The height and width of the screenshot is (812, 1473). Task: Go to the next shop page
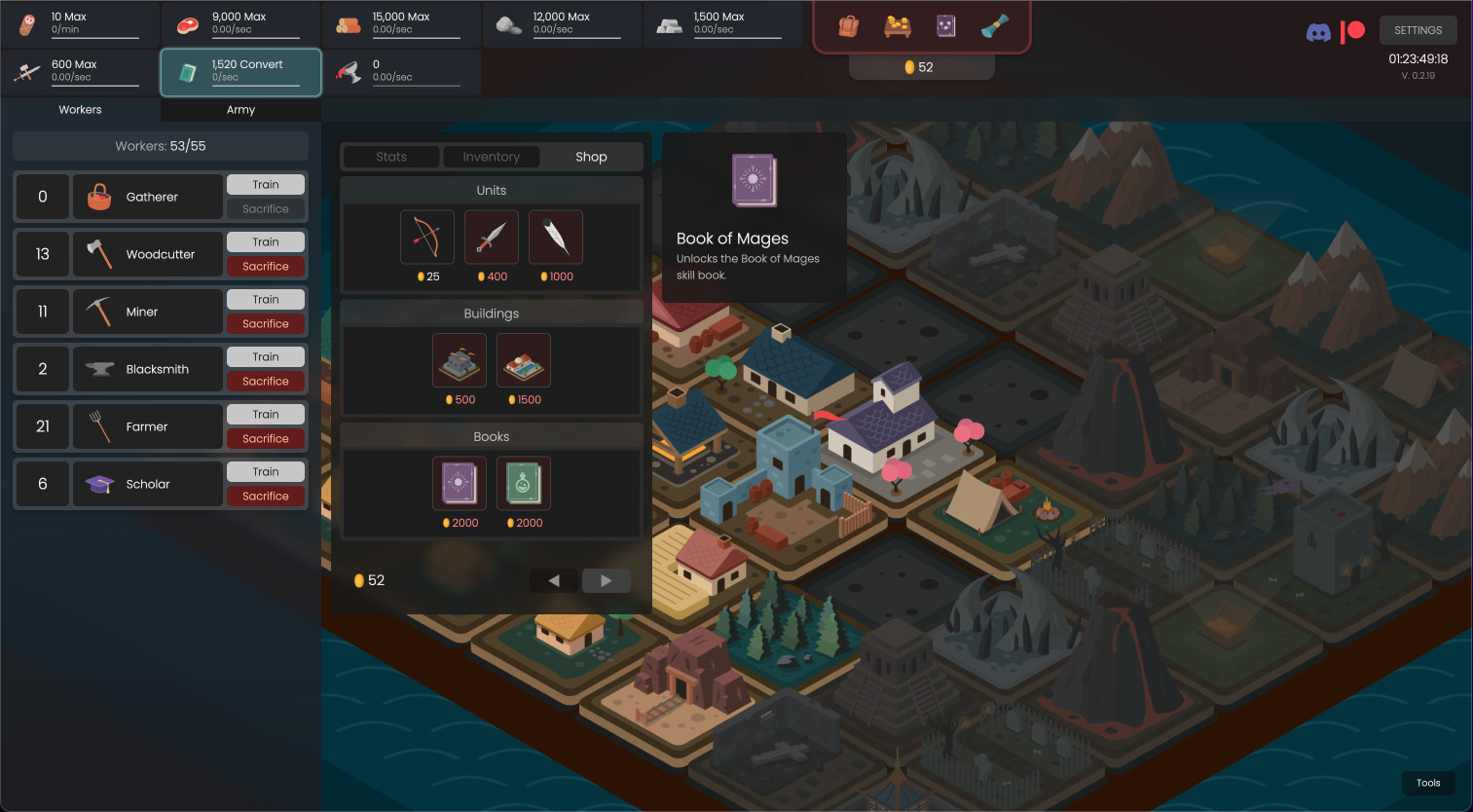pyautogui.click(x=606, y=580)
